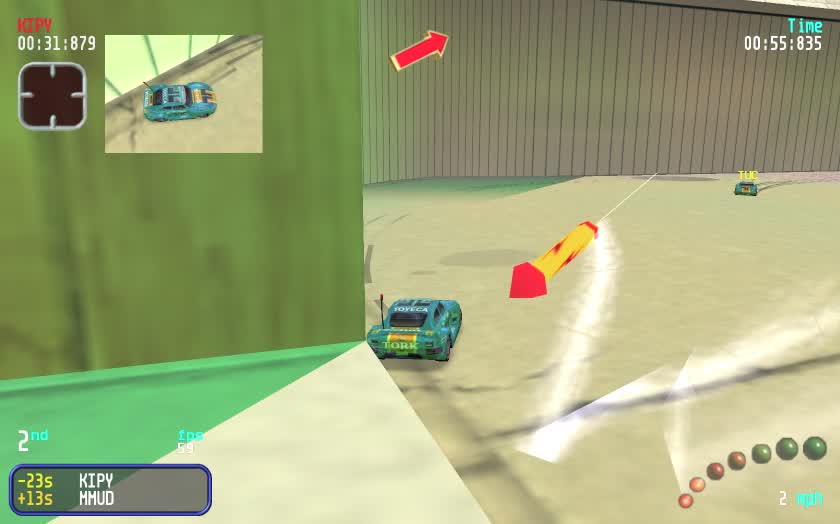Select the picture-in-picture car camera view

(184, 94)
